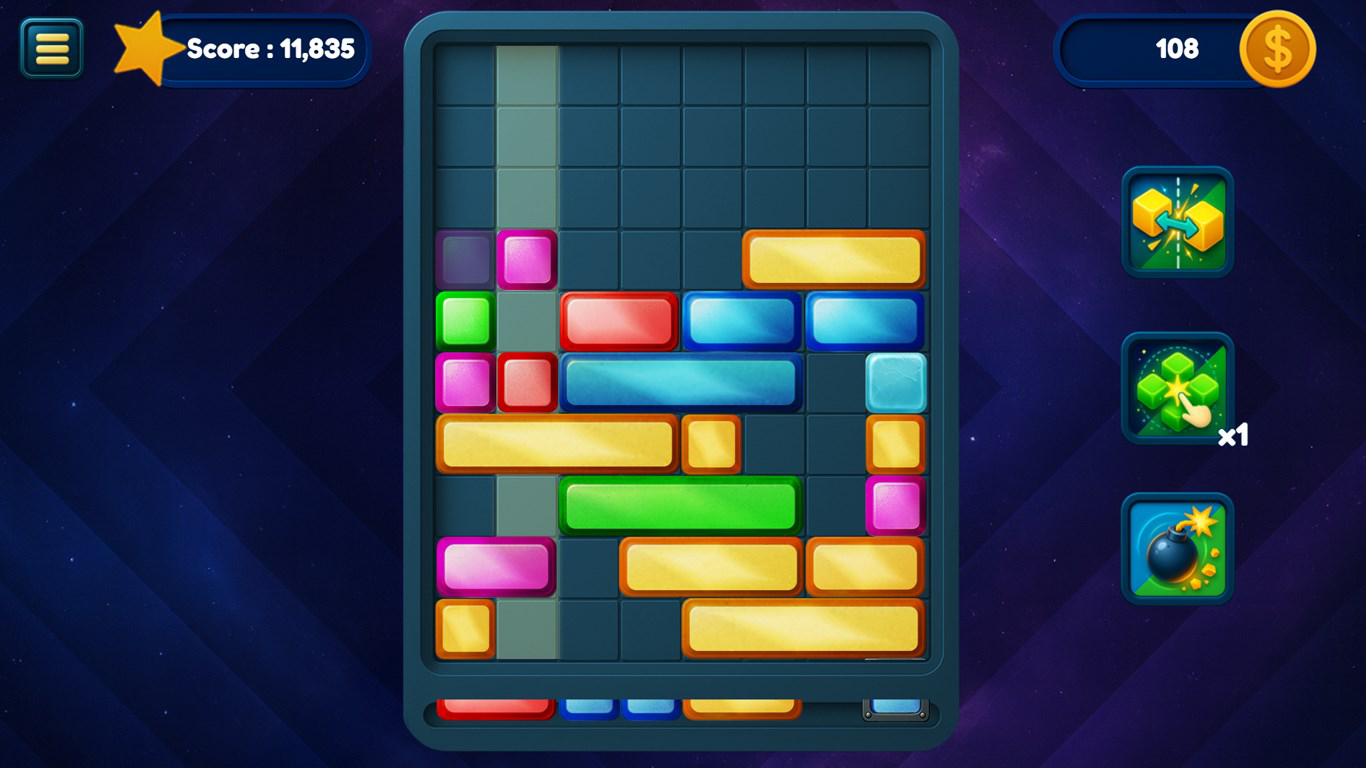Open the hamburger menu in top left
Viewport: 1366px width, 768px height.
[50, 48]
